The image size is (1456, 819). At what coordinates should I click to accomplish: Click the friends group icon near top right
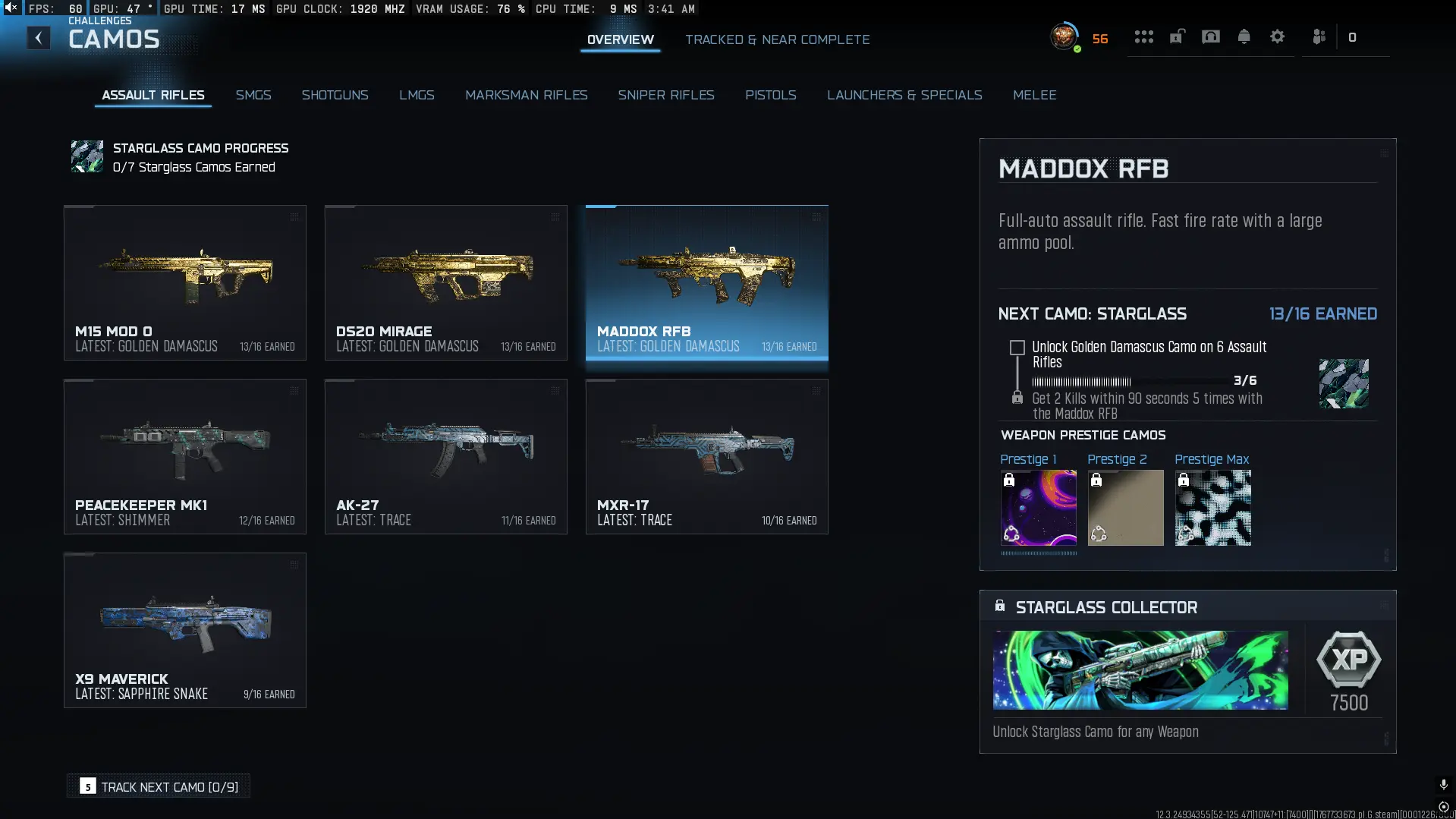[x=1319, y=36]
